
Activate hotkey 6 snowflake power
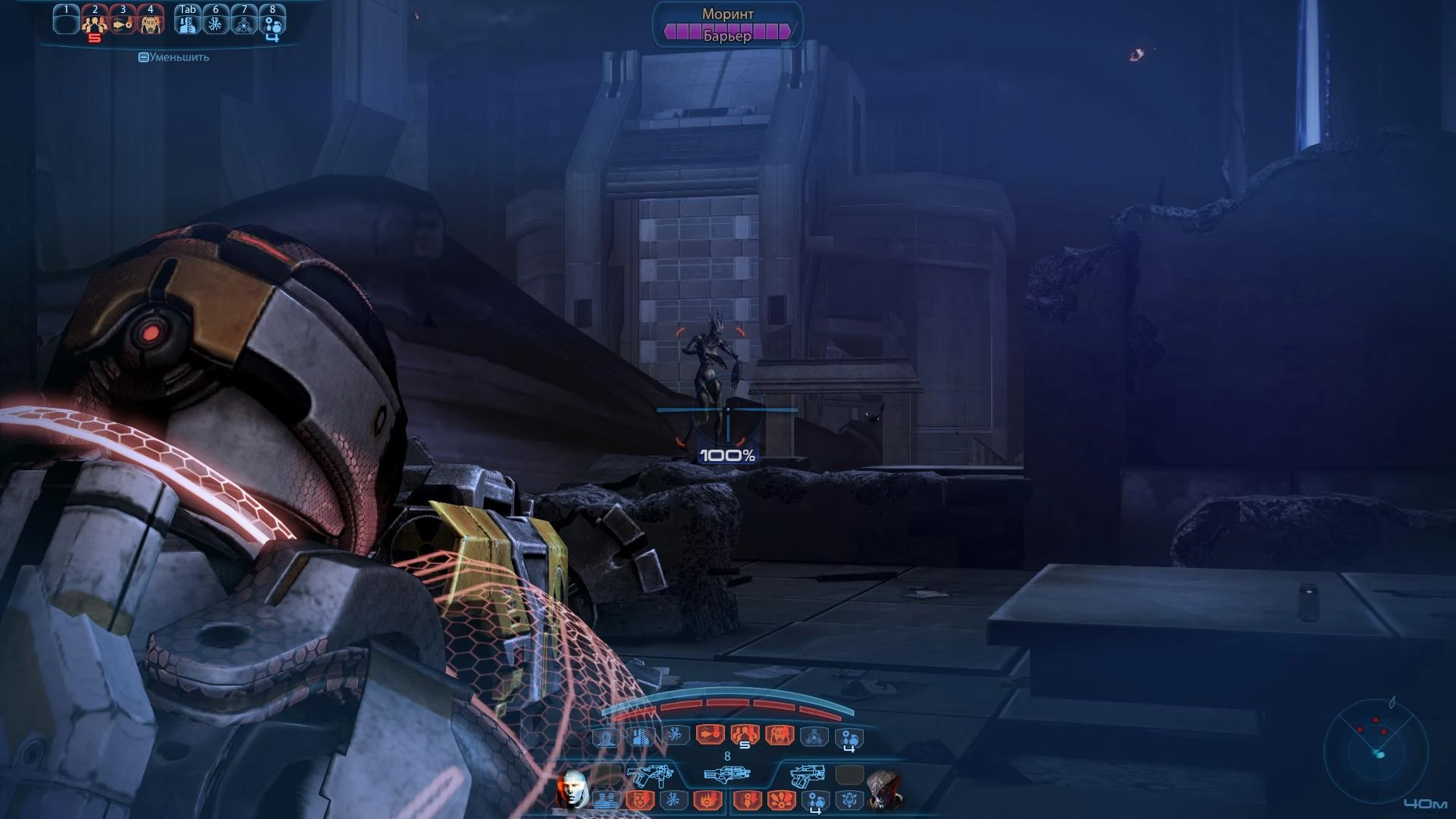point(215,23)
